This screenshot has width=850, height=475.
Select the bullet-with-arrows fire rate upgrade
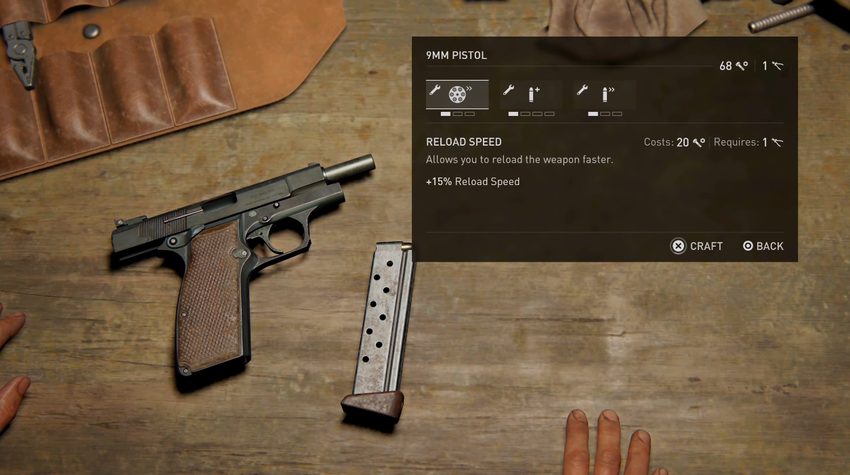pos(605,94)
